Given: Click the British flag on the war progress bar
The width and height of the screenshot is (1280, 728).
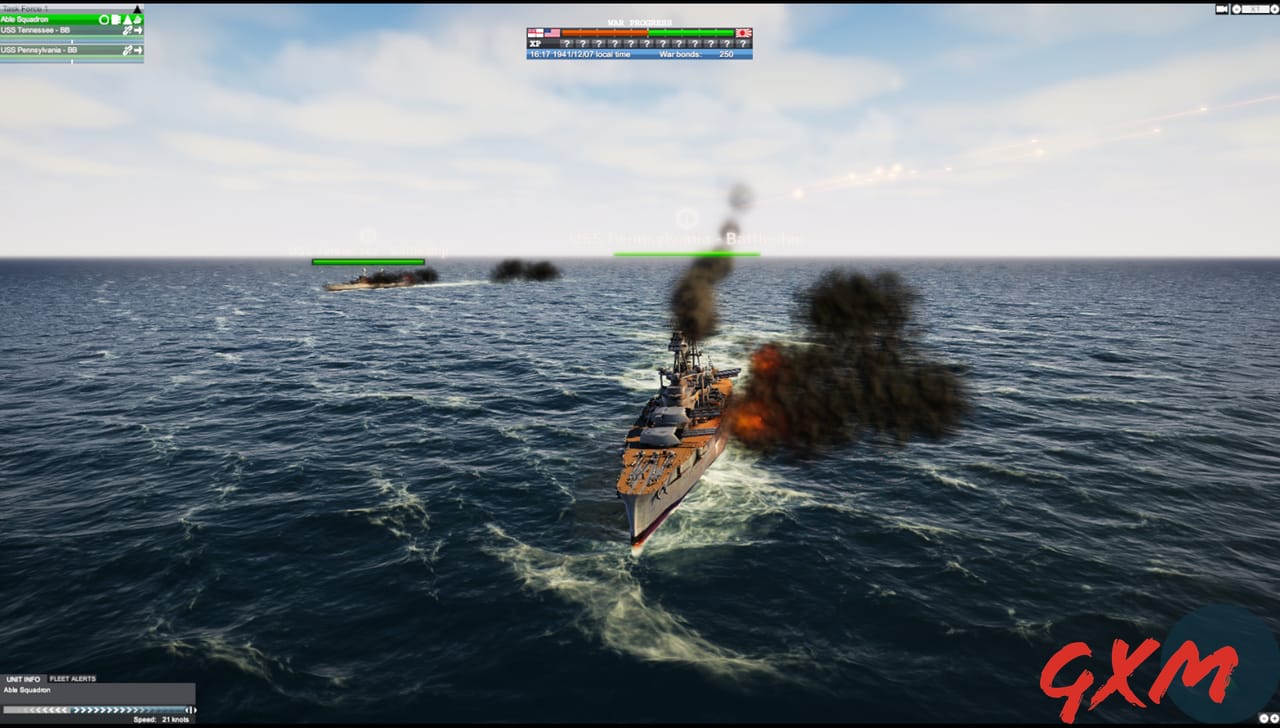Looking at the screenshot, I should pyautogui.click(x=535, y=31).
